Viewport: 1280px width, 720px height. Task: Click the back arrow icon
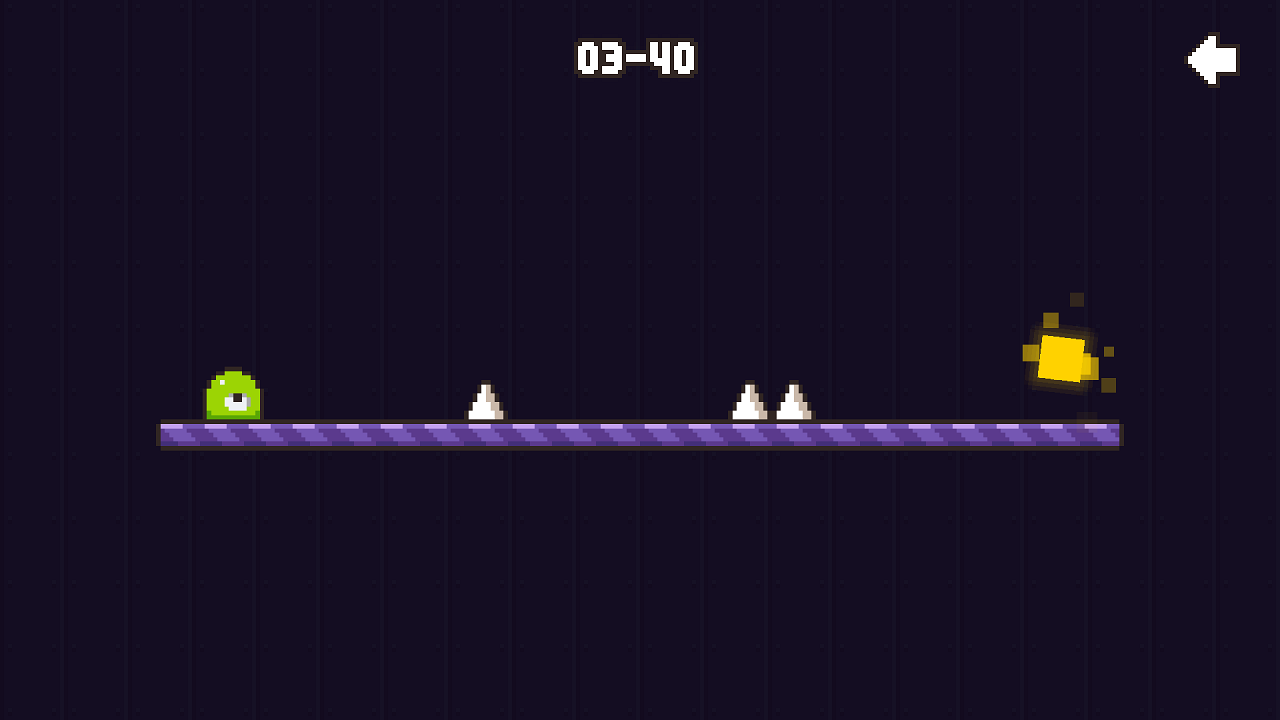tap(1212, 59)
